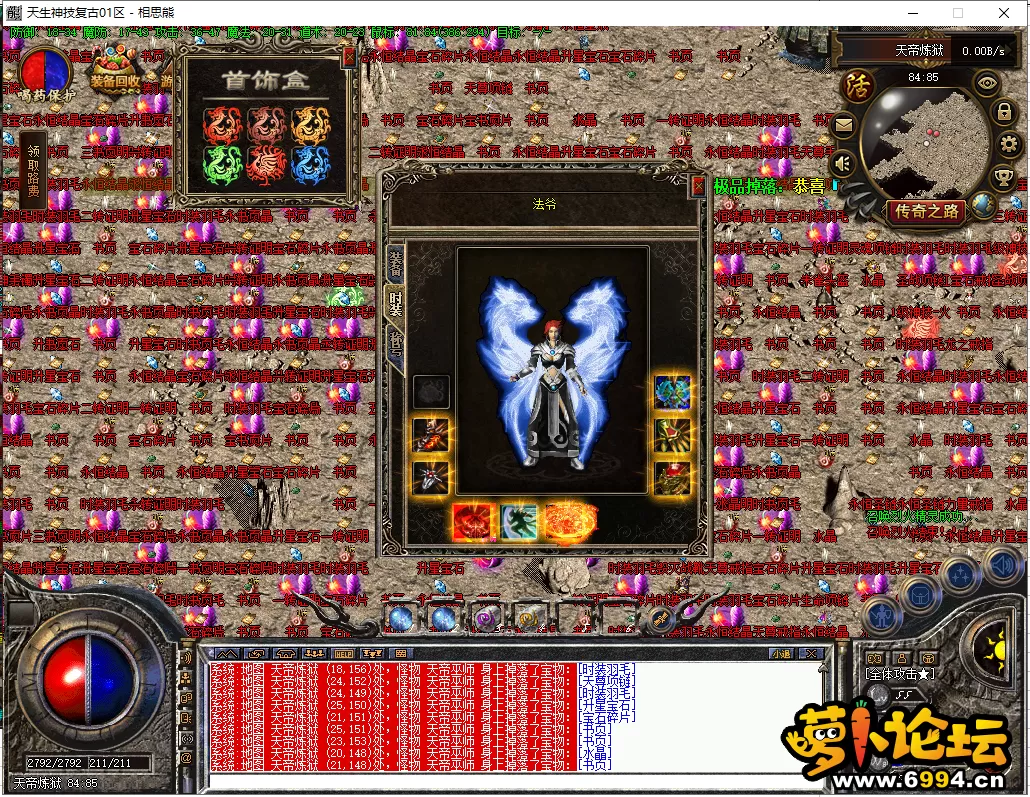
Task: Toggle sound with the speaker icon
Action: (843, 162)
